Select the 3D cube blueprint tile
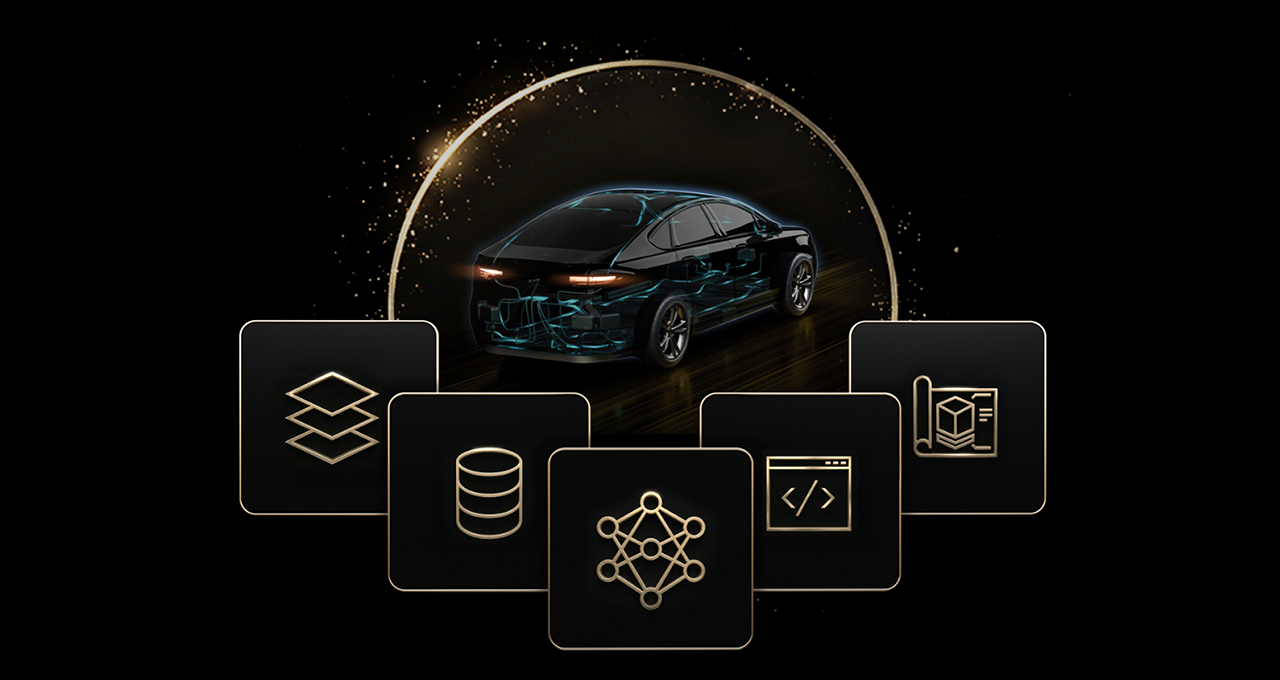Viewport: 1280px width, 680px height. tap(955, 416)
